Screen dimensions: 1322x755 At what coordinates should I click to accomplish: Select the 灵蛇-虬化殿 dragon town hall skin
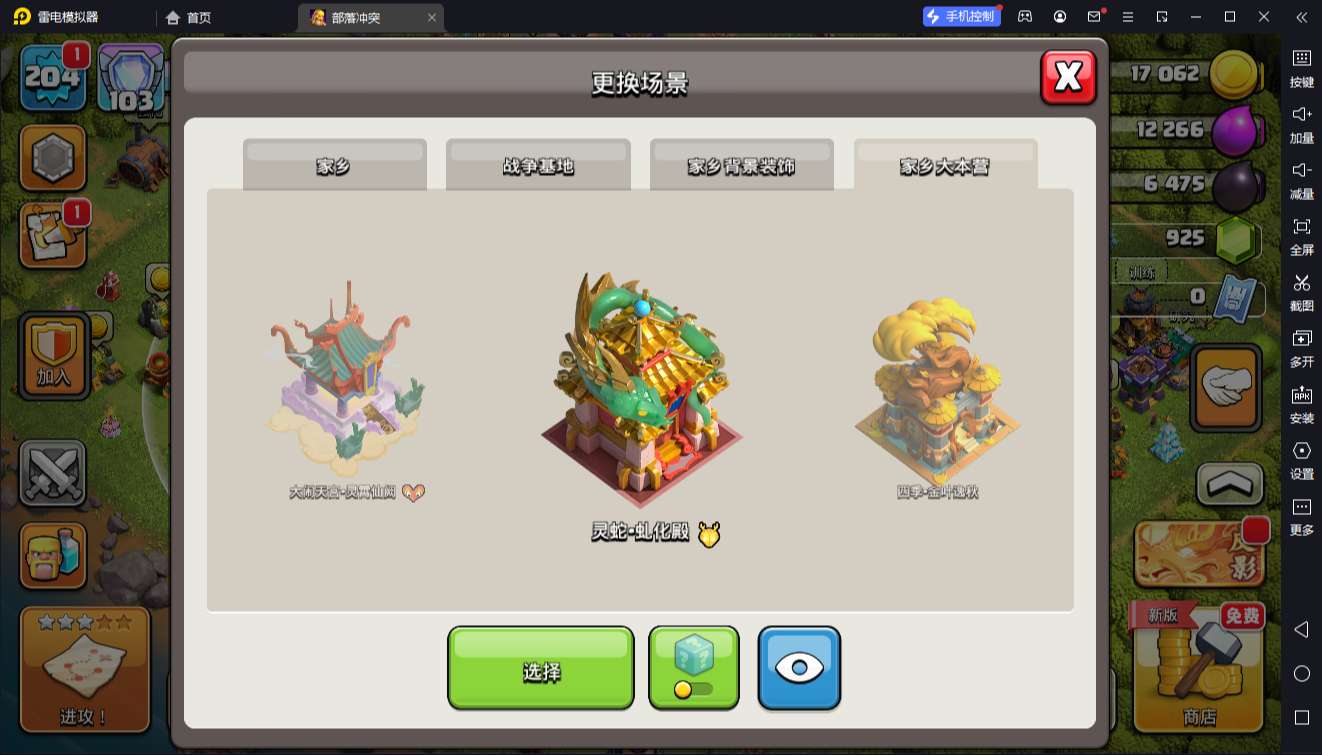click(x=641, y=395)
